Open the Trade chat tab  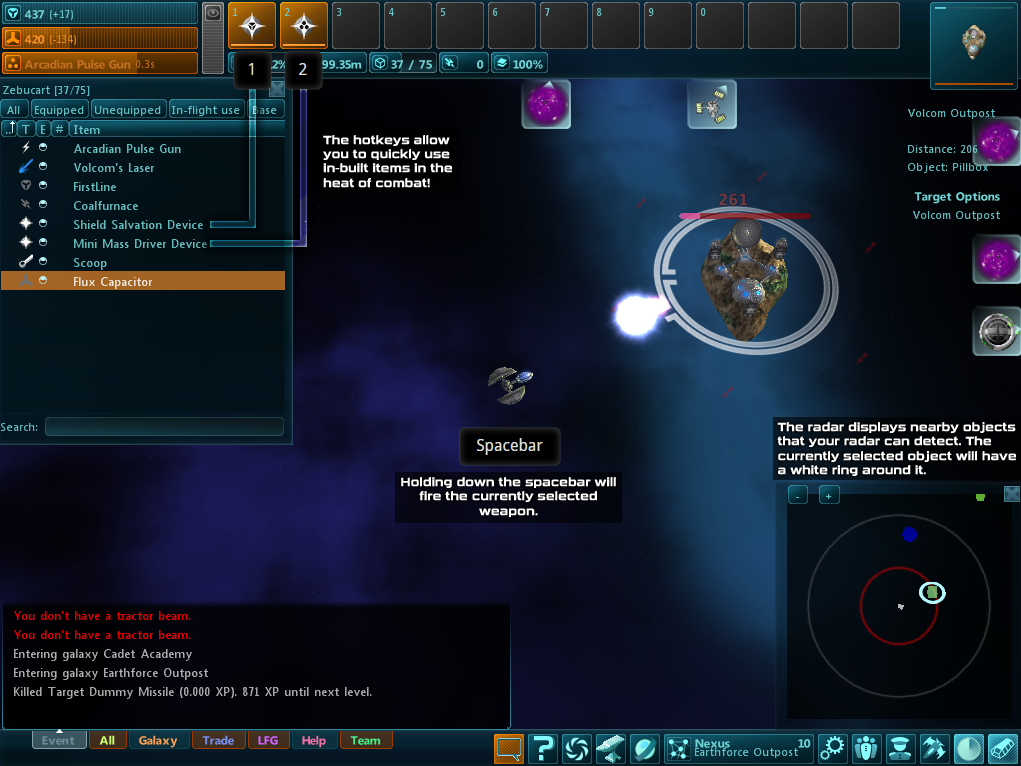(x=218, y=741)
